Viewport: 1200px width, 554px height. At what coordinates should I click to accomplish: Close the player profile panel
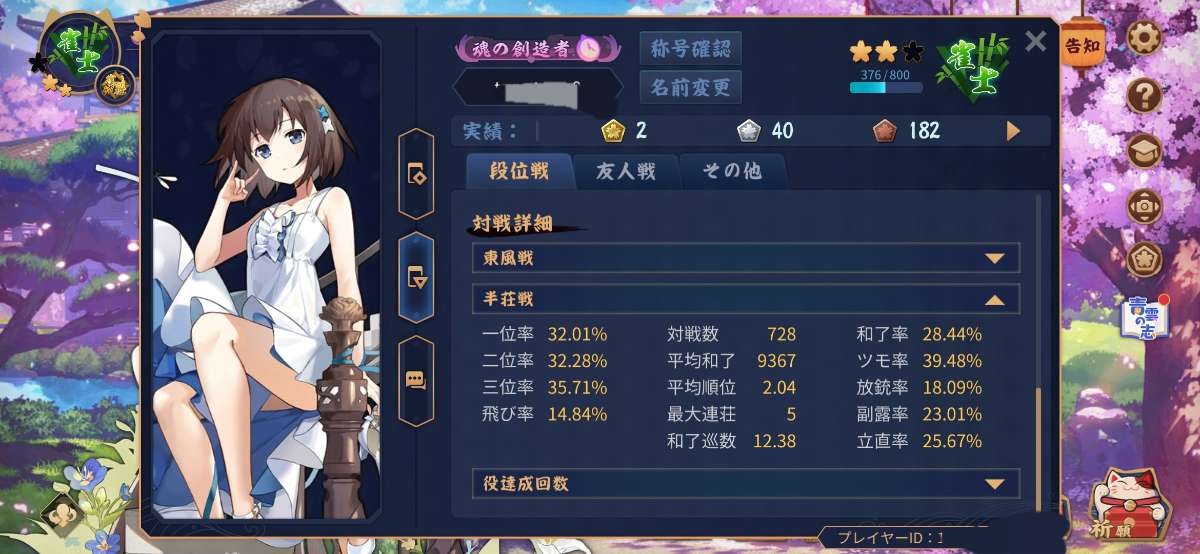click(1036, 41)
